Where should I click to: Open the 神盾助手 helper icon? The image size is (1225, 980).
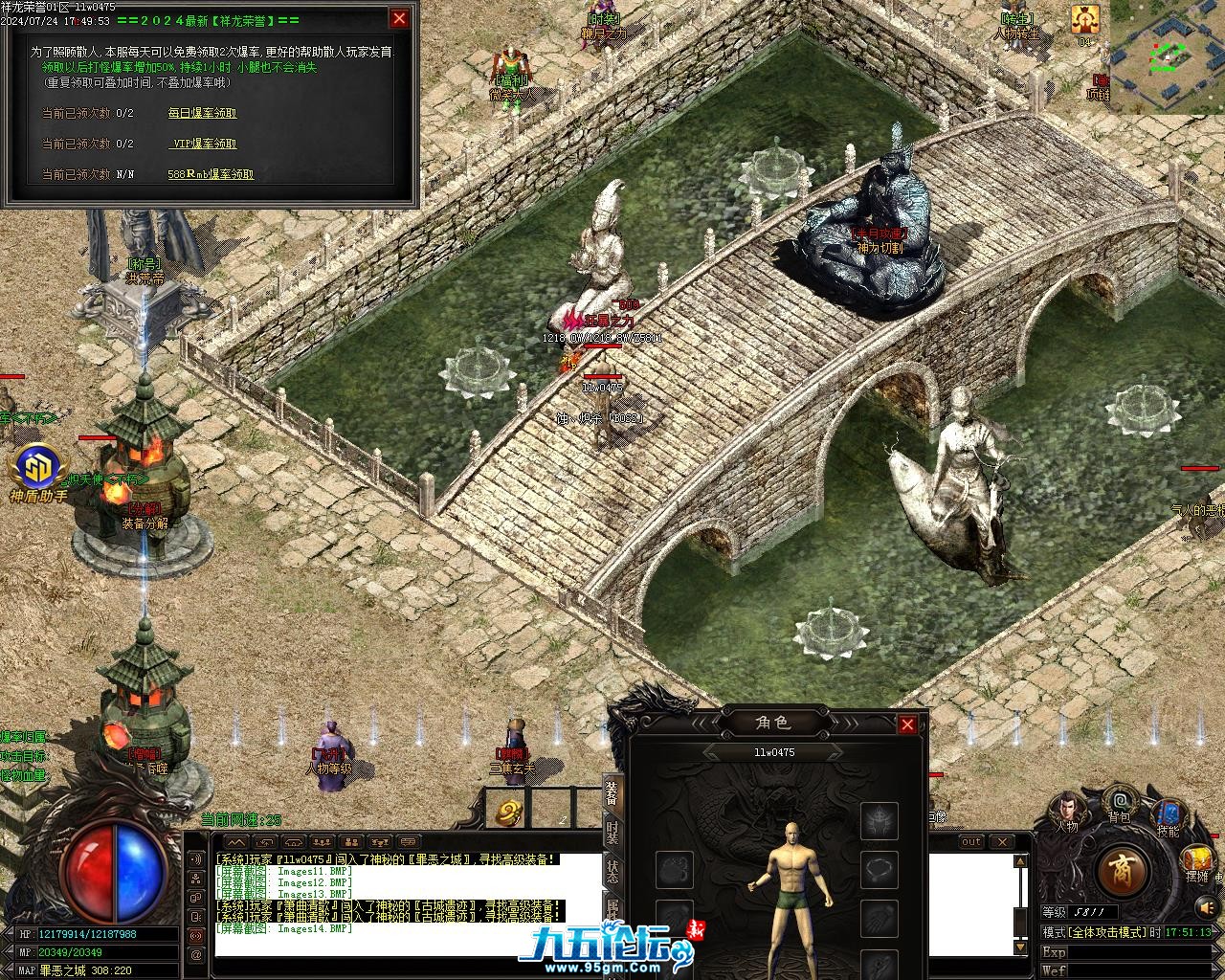pos(38,469)
